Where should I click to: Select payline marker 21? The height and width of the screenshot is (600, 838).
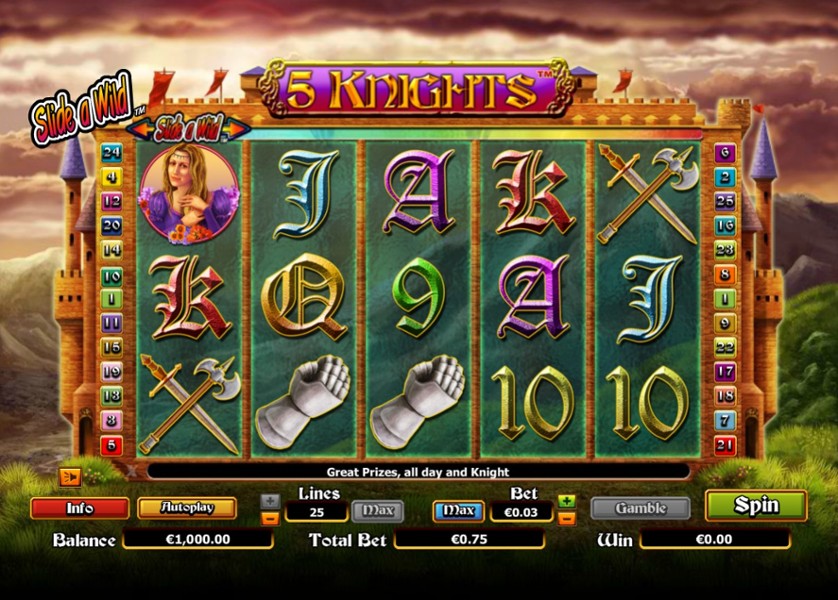[726, 444]
